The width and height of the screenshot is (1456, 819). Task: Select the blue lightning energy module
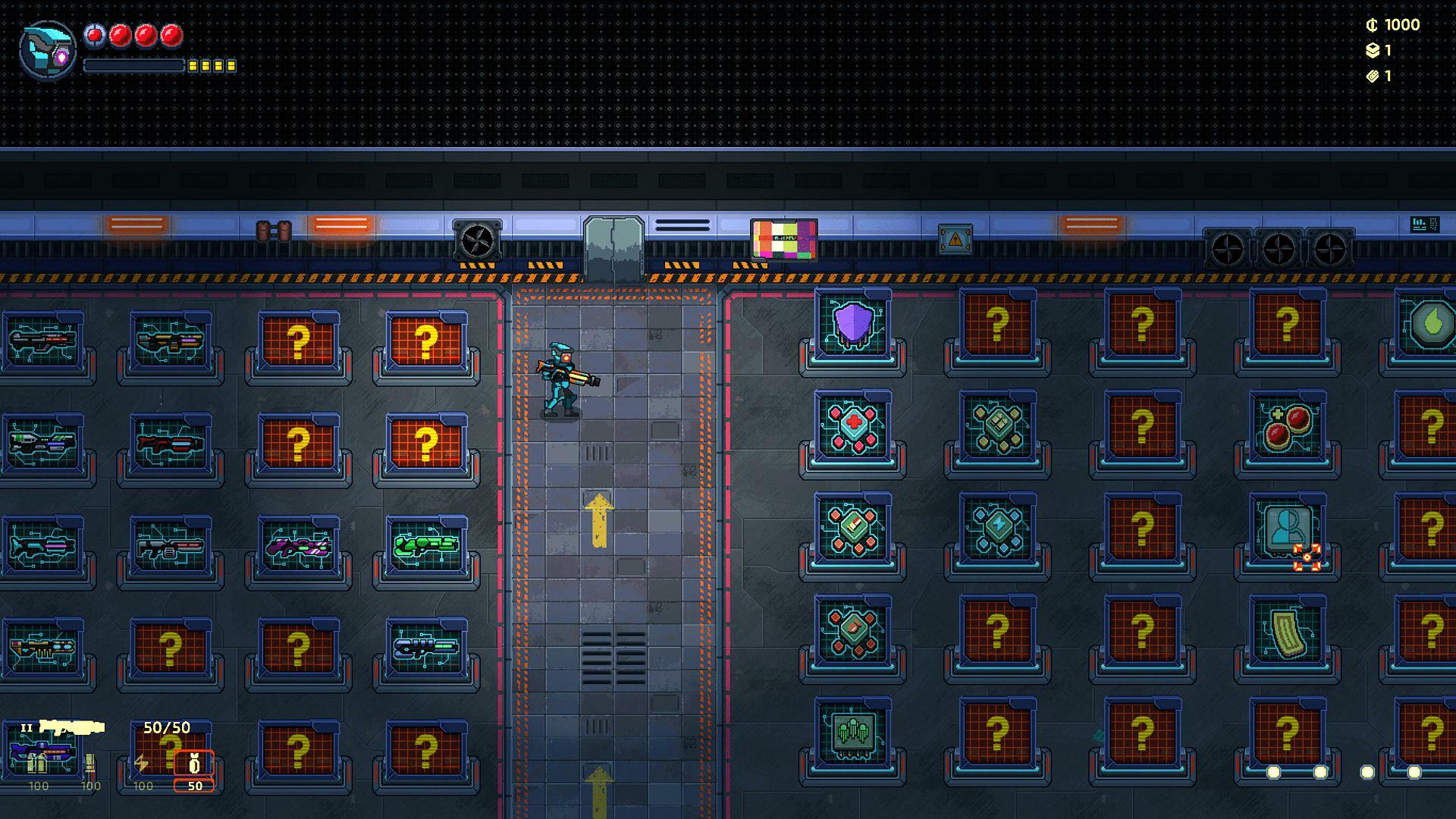coord(998,526)
